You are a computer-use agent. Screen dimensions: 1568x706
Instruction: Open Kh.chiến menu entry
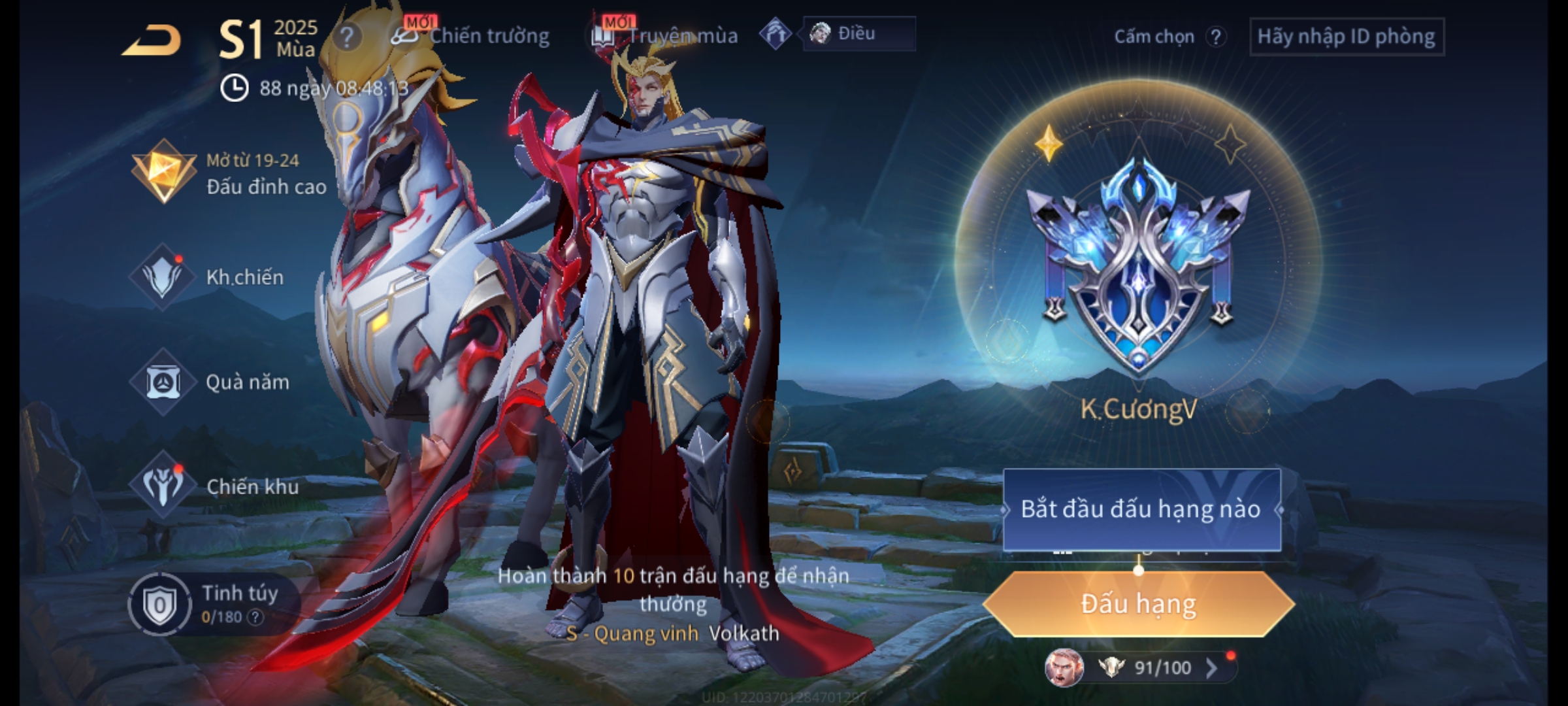click(x=209, y=277)
